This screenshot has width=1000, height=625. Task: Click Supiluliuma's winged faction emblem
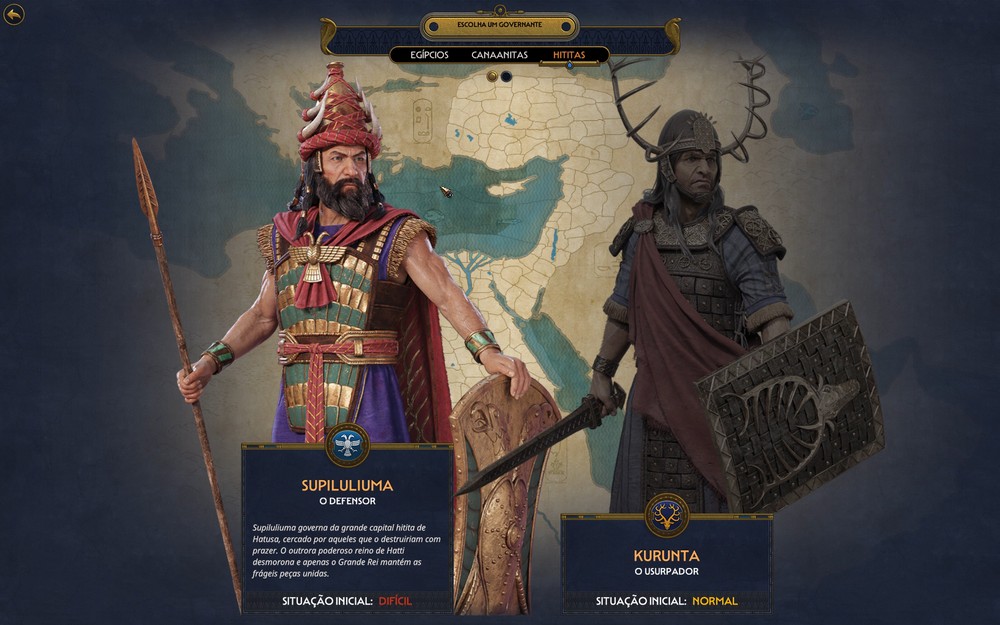click(347, 445)
